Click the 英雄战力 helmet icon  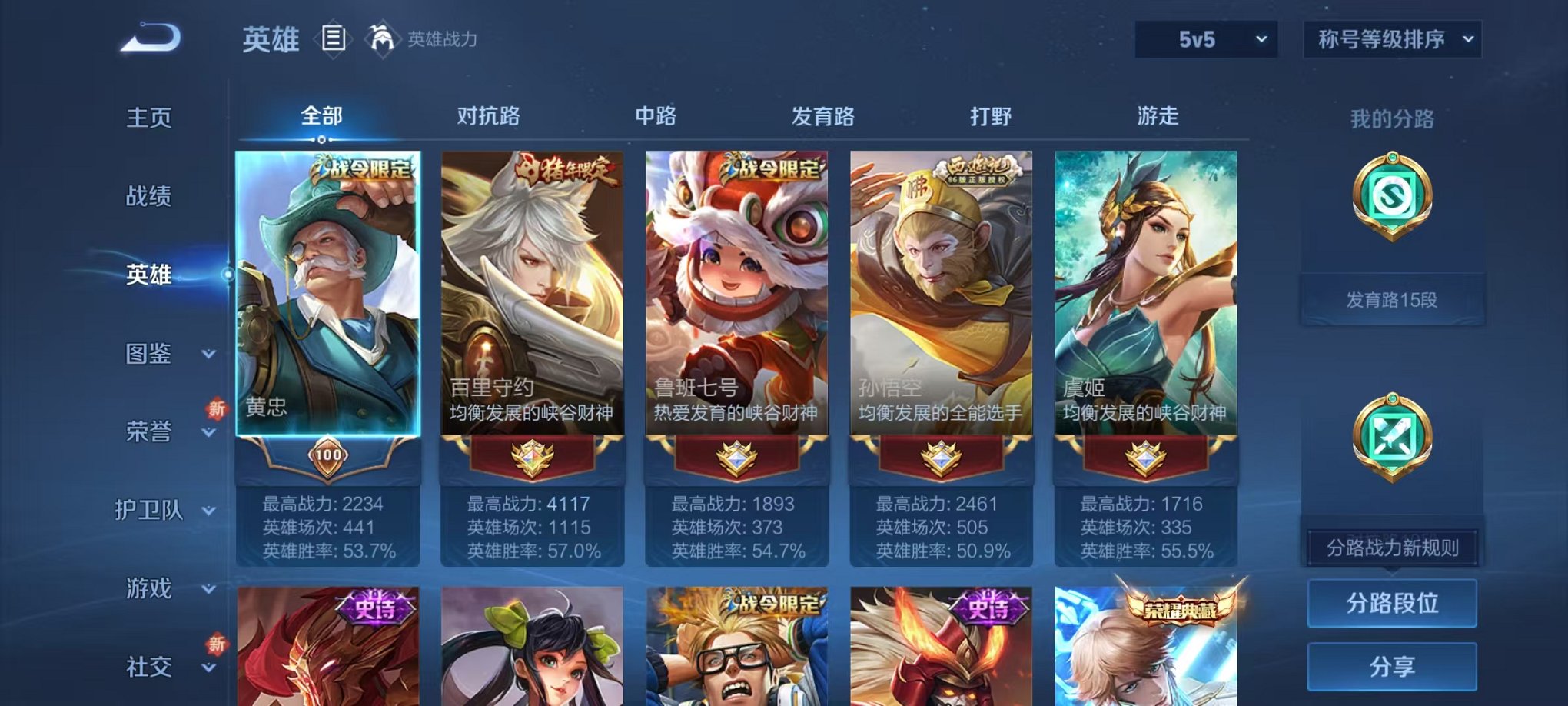382,37
